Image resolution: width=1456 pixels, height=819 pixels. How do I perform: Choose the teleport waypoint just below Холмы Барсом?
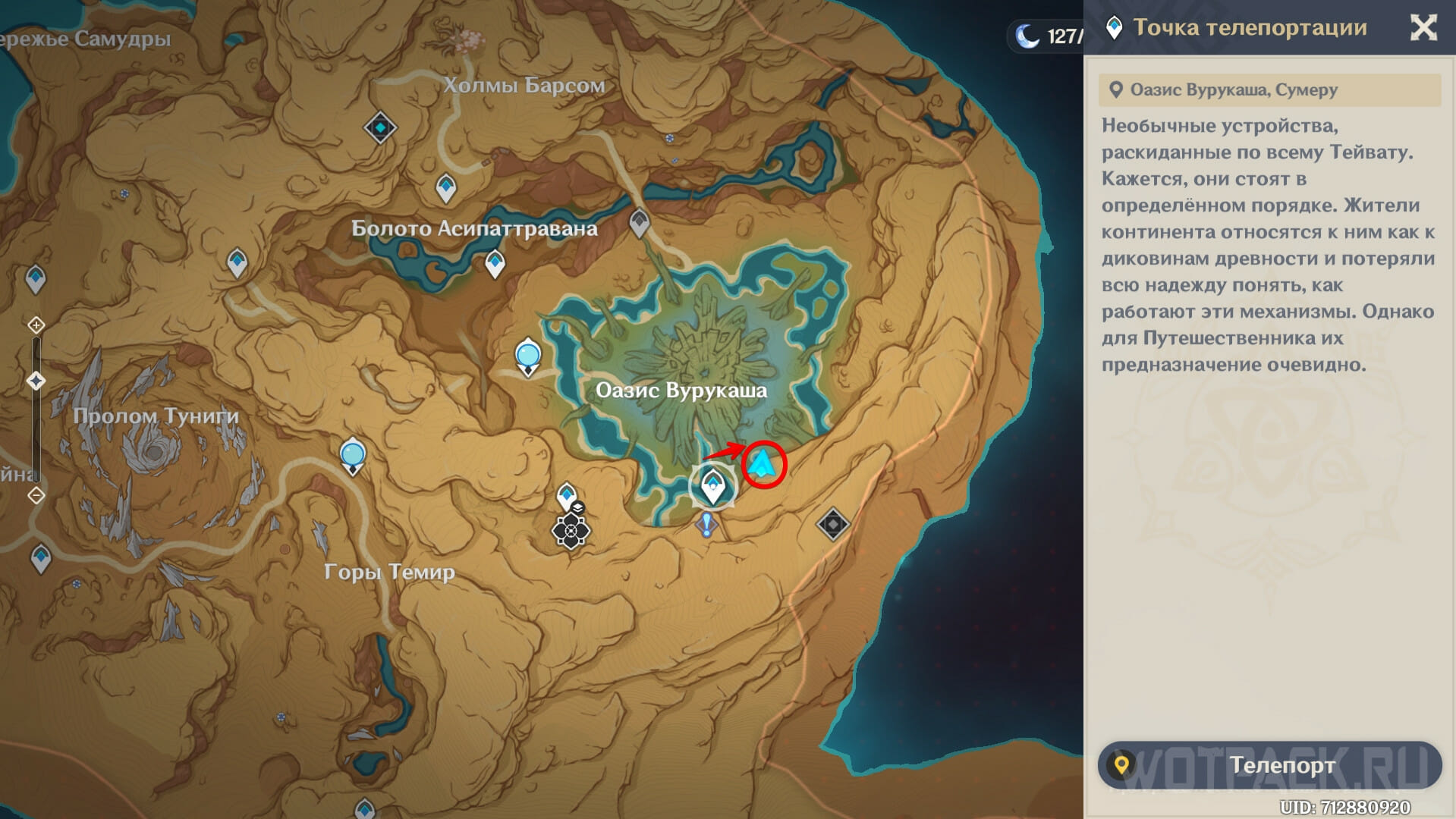[x=446, y=187]
